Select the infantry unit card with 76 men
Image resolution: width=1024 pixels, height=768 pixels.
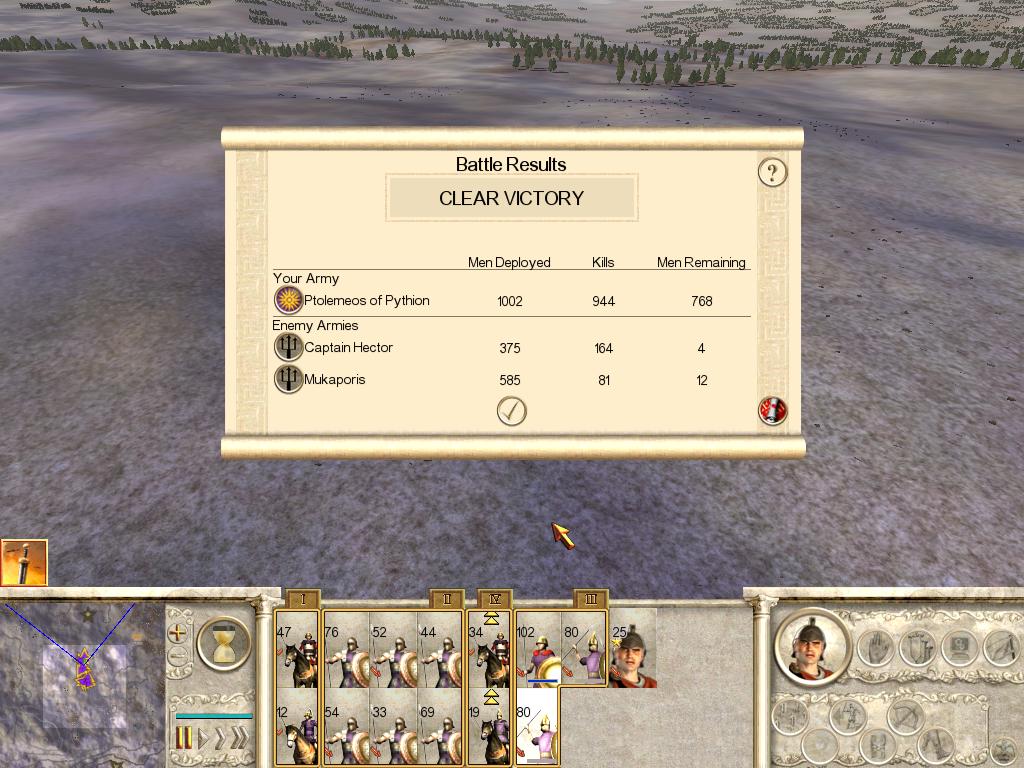[346, 650]
